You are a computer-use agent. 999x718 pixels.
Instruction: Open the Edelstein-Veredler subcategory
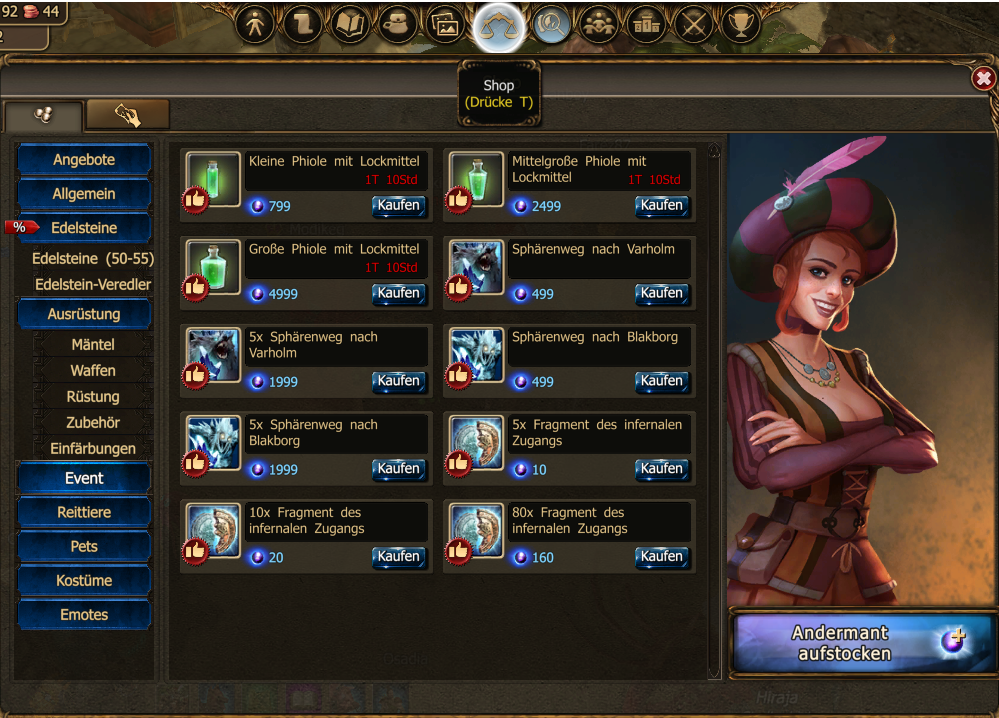(93, 285)
